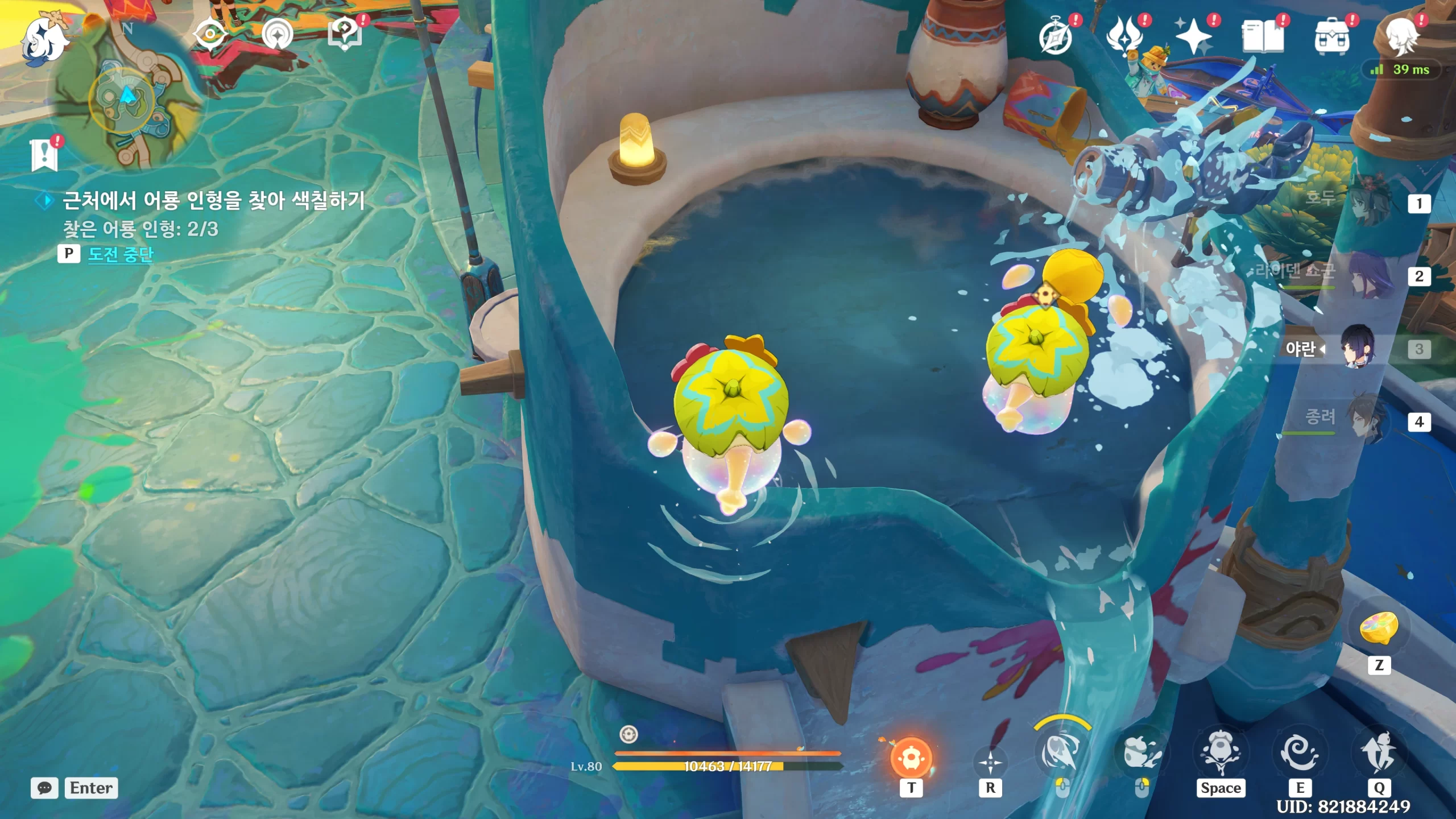Open the tutorial question-mark icon

(x=345, y=34)
